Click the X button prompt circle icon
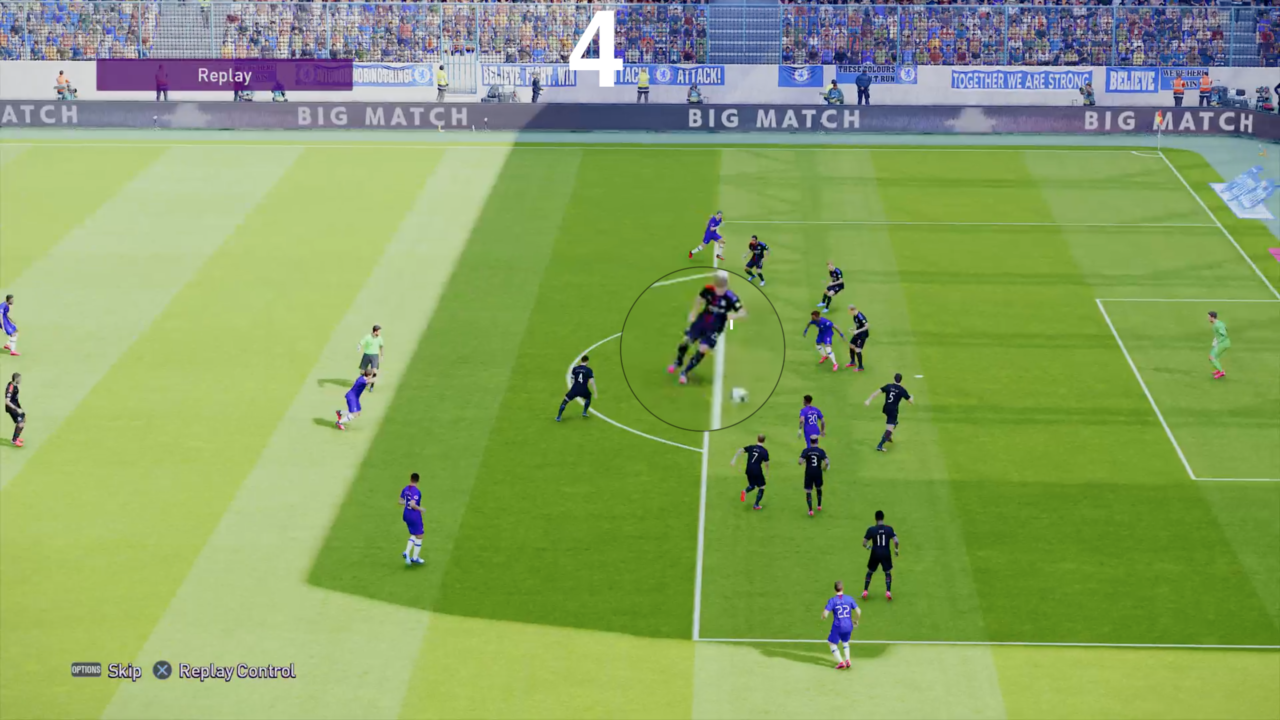The image size is (1280, 720). 162,671
